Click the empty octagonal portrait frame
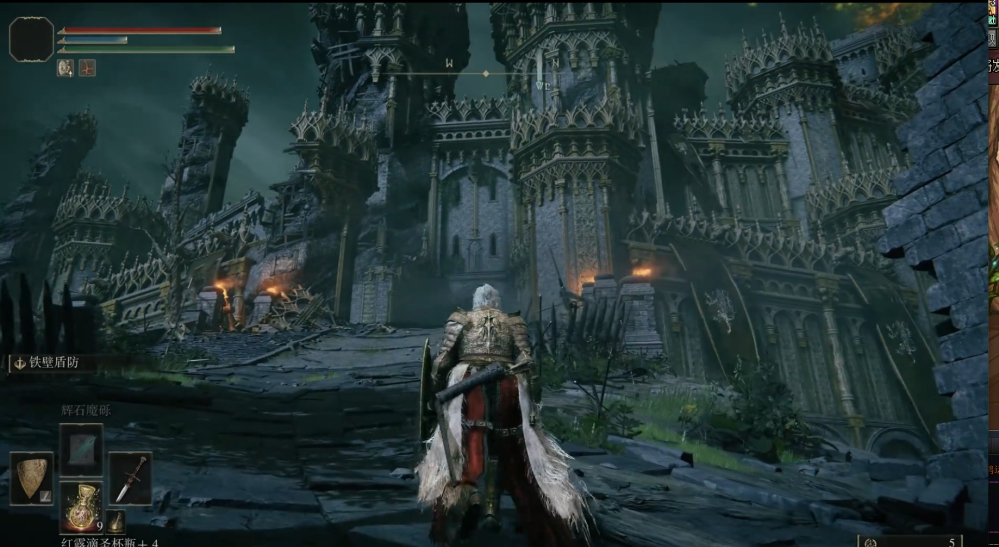The width and height of the screenshot is (999, 547). coord(31,39)
